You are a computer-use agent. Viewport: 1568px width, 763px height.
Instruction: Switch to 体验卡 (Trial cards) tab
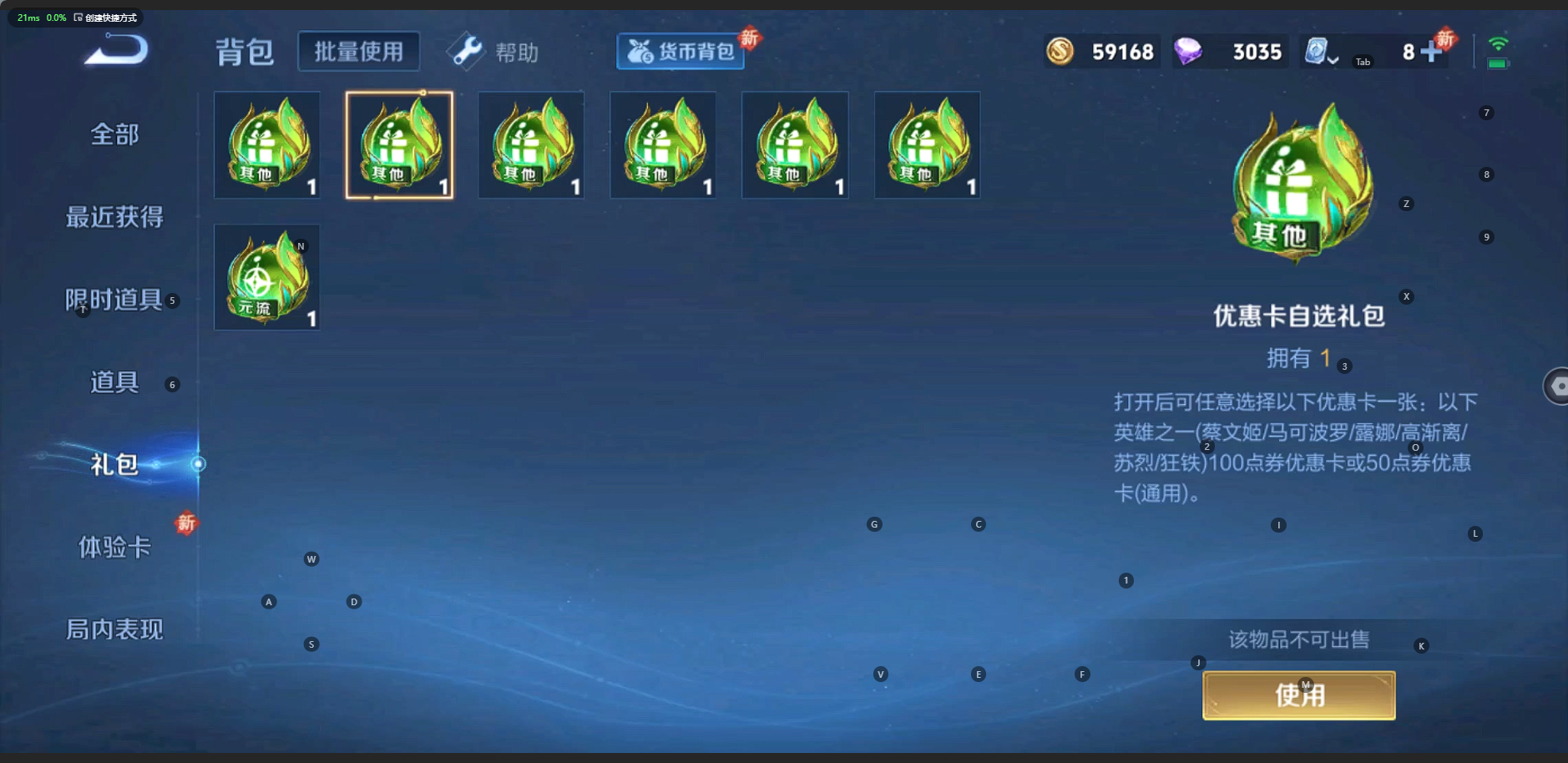pyautogui.click(x=114, y=547)
